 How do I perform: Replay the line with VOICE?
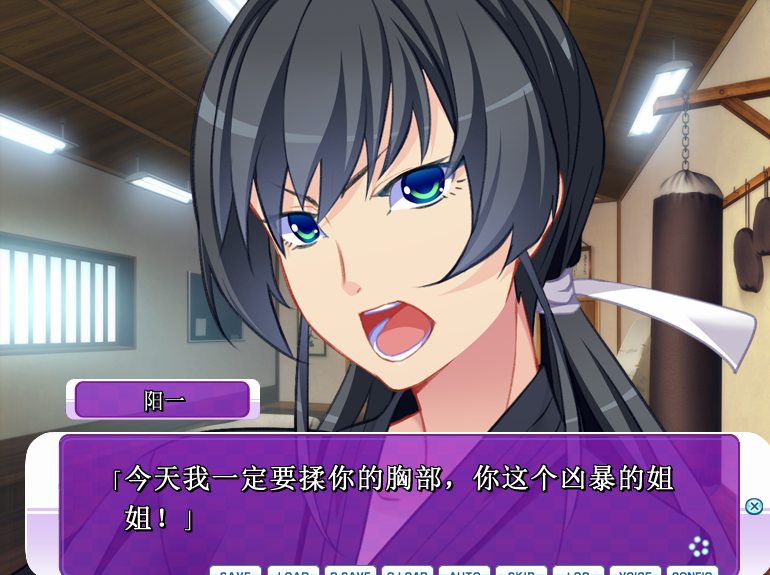635,571
